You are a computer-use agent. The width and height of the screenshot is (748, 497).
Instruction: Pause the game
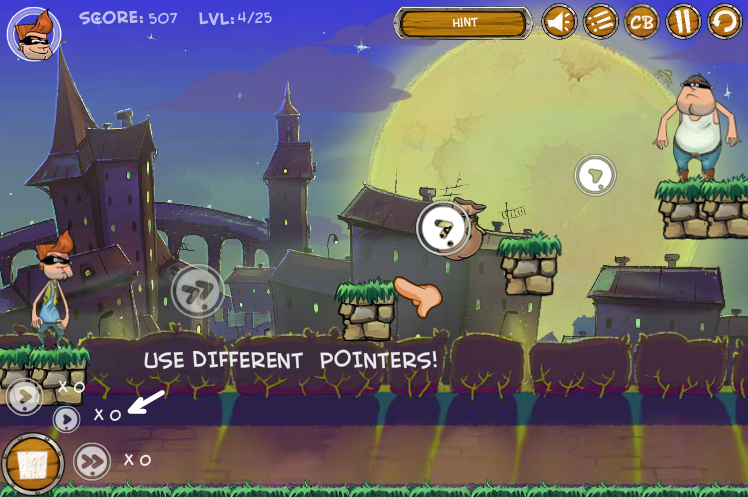click(684, 21)
